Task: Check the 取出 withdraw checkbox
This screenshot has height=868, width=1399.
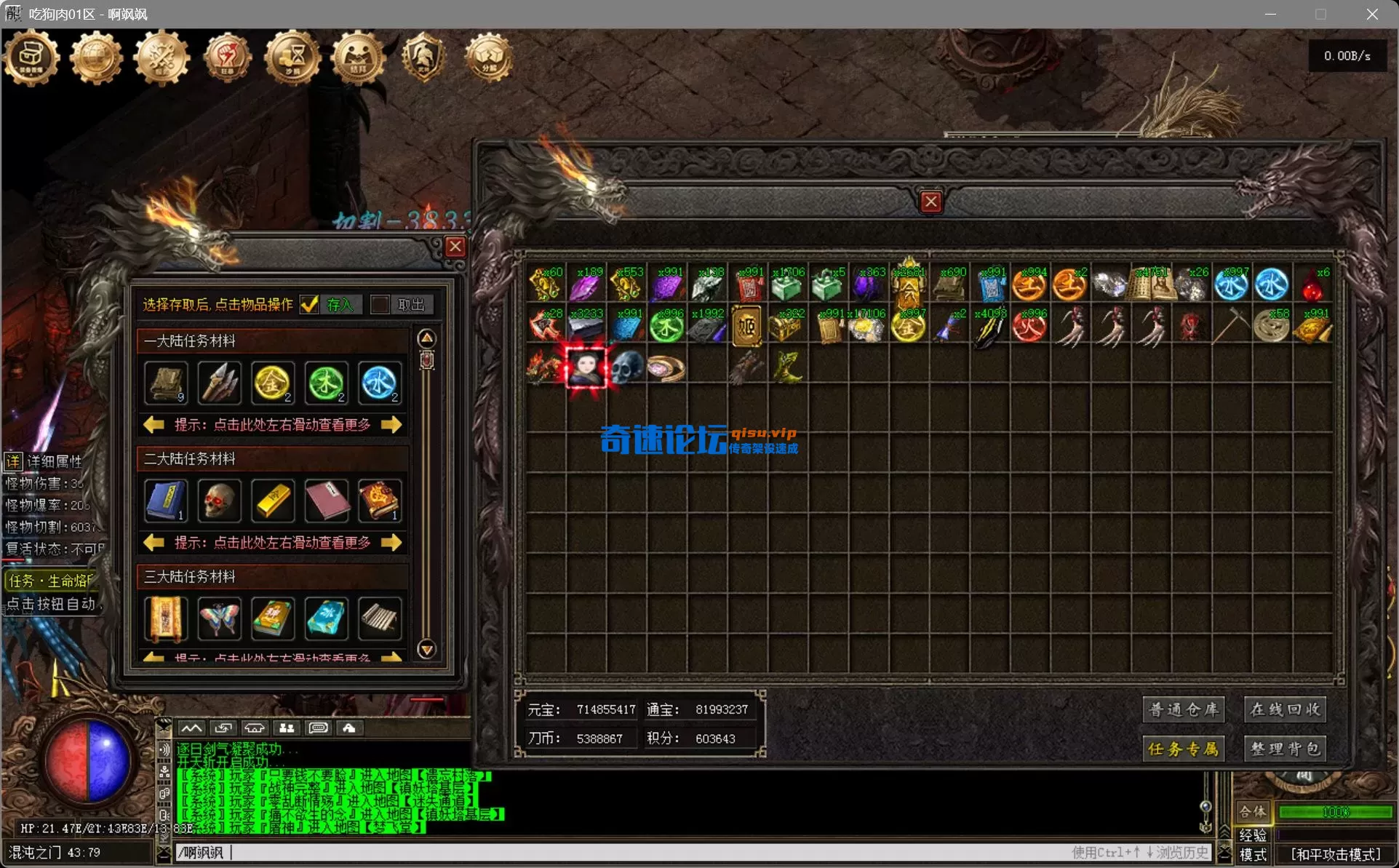Action: 380,305
